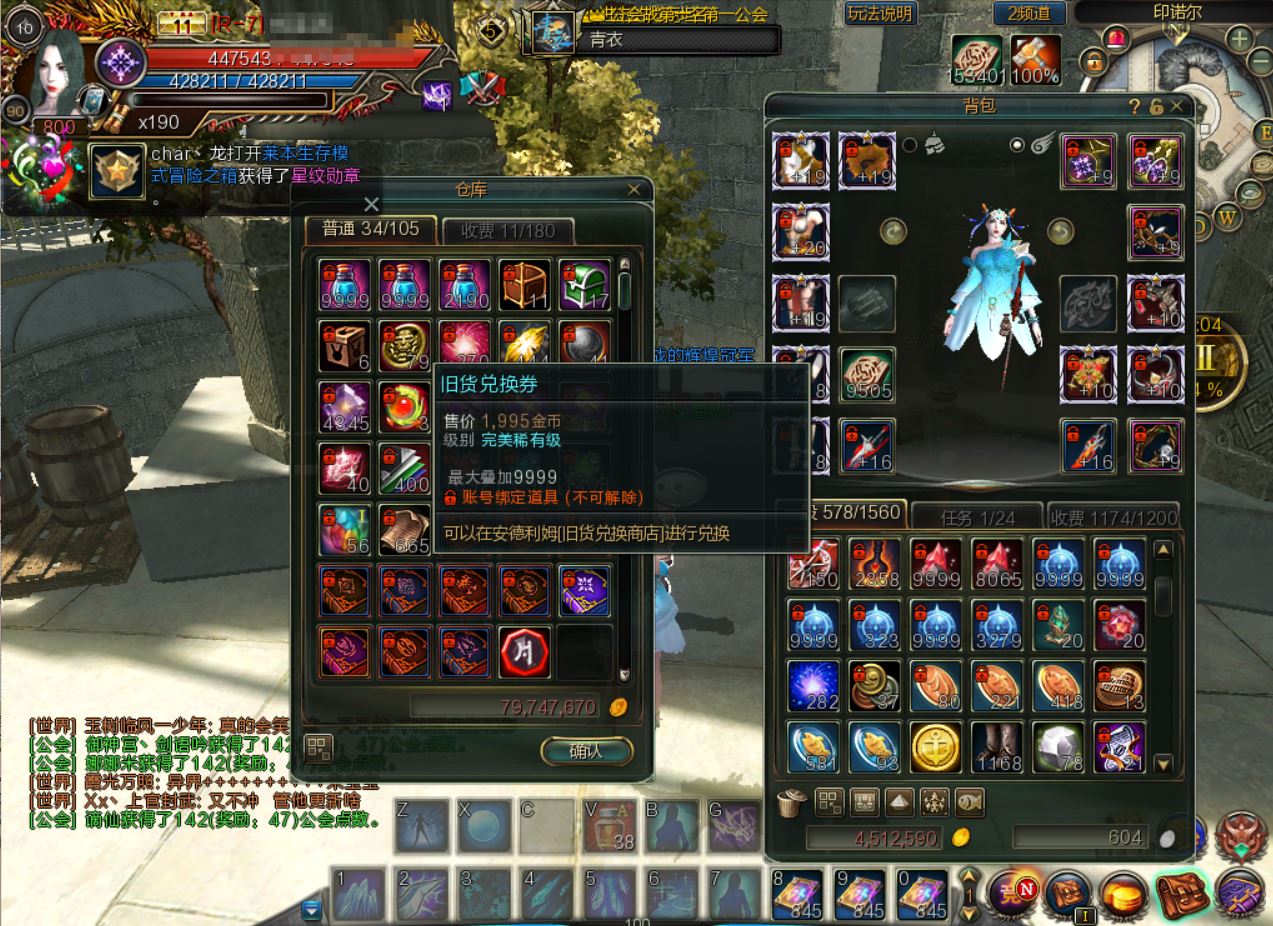The image size is (1273, 926).
Task: Open the 玩法说明 gameplay guide
Action: [x=879, y=13]
